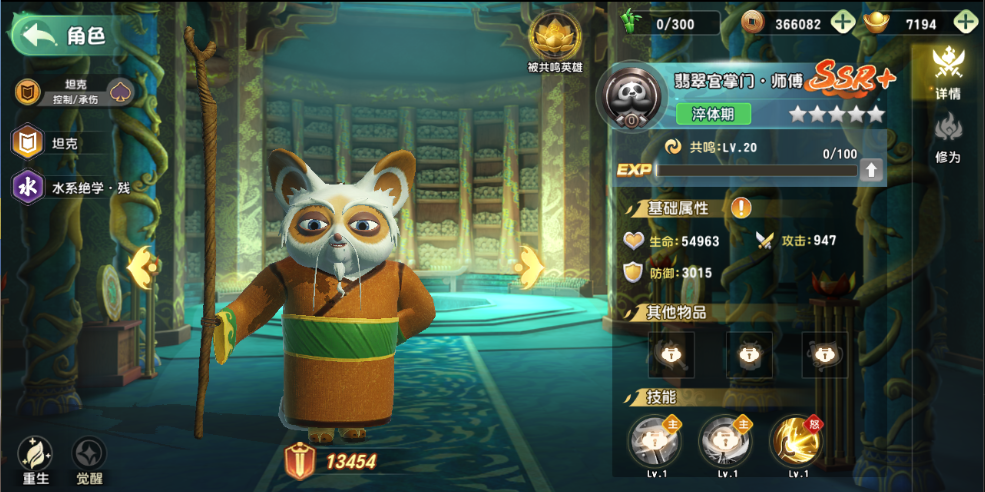Image resolution: width=985 pixels, height=492 pixels.
Task: Open the 觉醒 awakening button
Action: tap(90, 461)
